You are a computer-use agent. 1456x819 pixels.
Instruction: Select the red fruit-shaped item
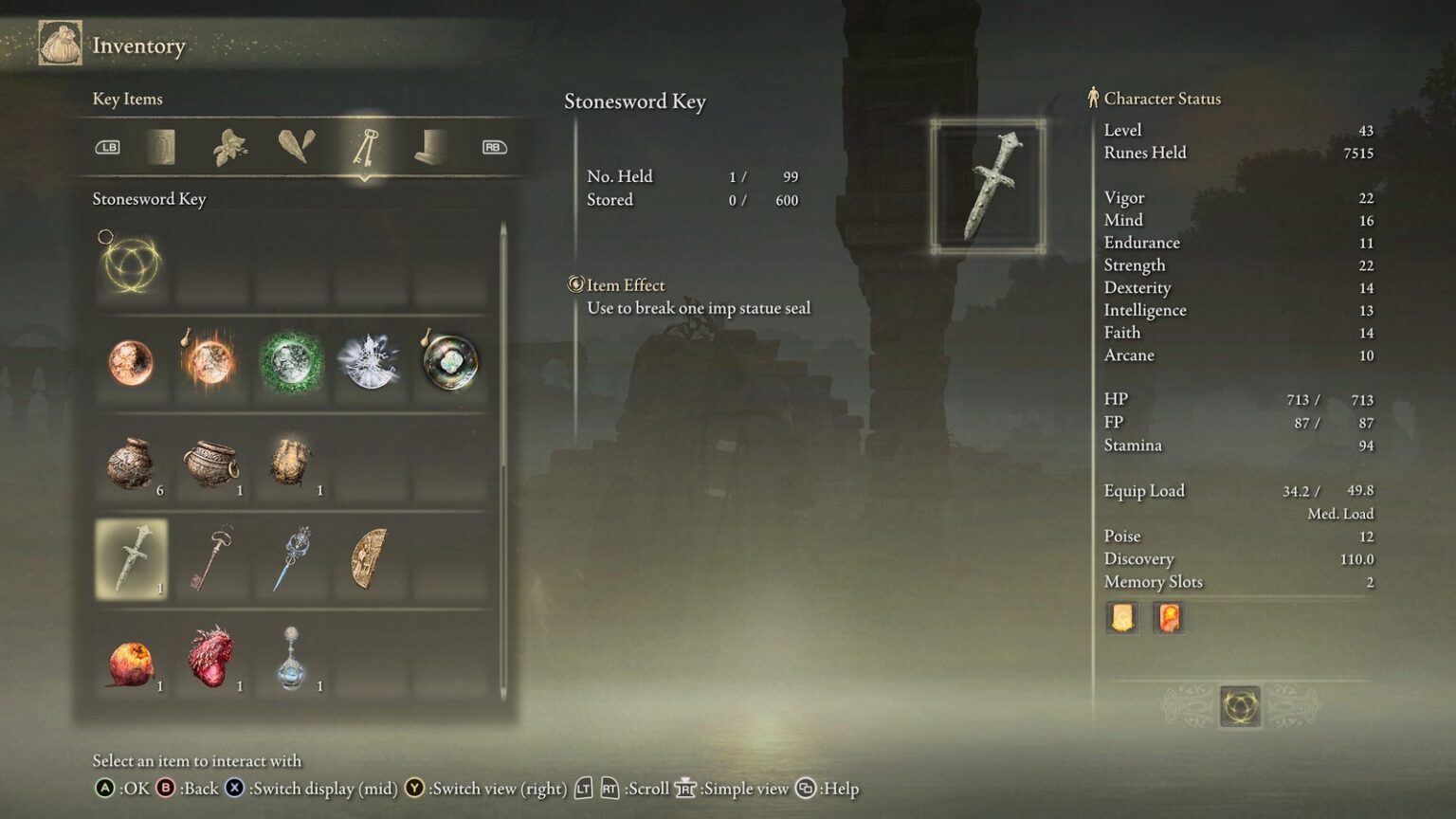[131, 664]
